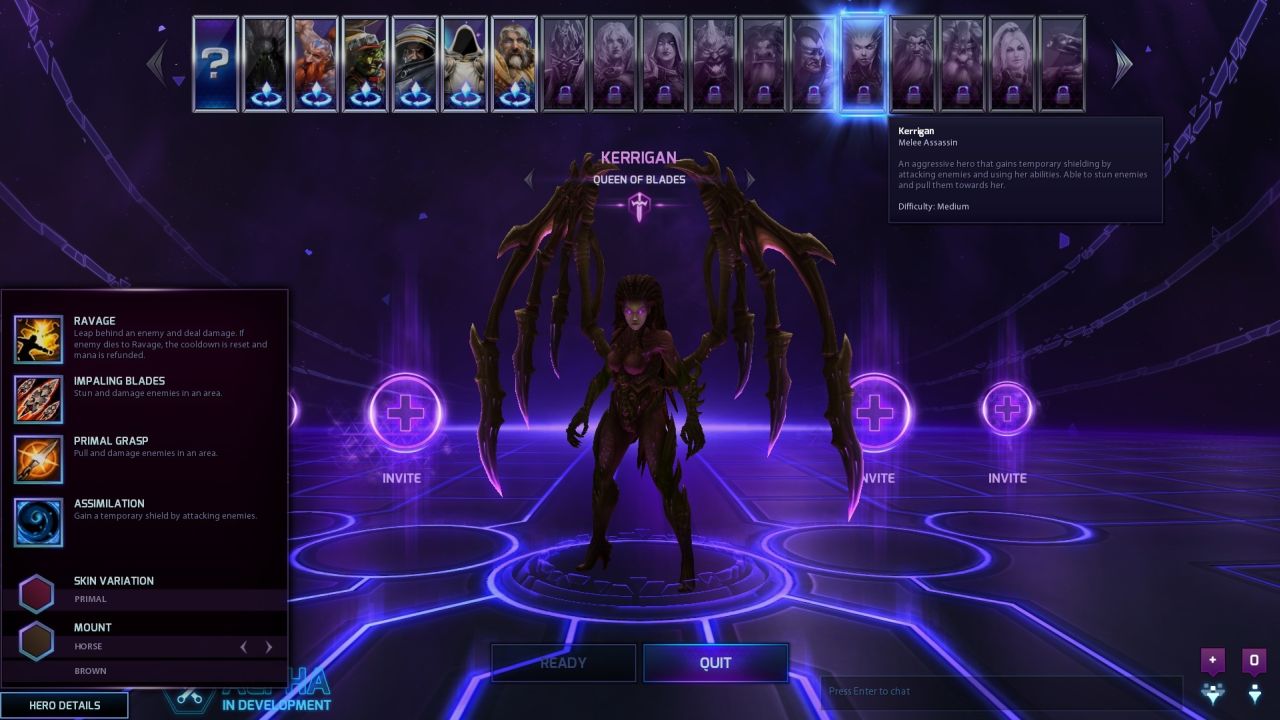1280x720 pixels.
Task: Quit the hero selection lobby
Action: coord(715,663)
